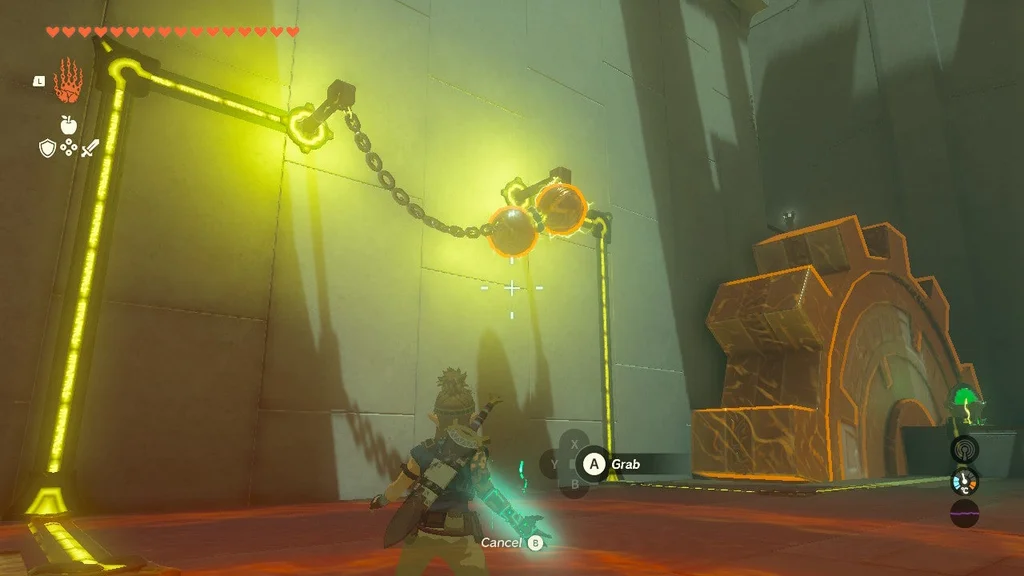Open the Shrine Sensor signal icon
The height and width of the screenshot is (576, 1024).
point(965,449)
